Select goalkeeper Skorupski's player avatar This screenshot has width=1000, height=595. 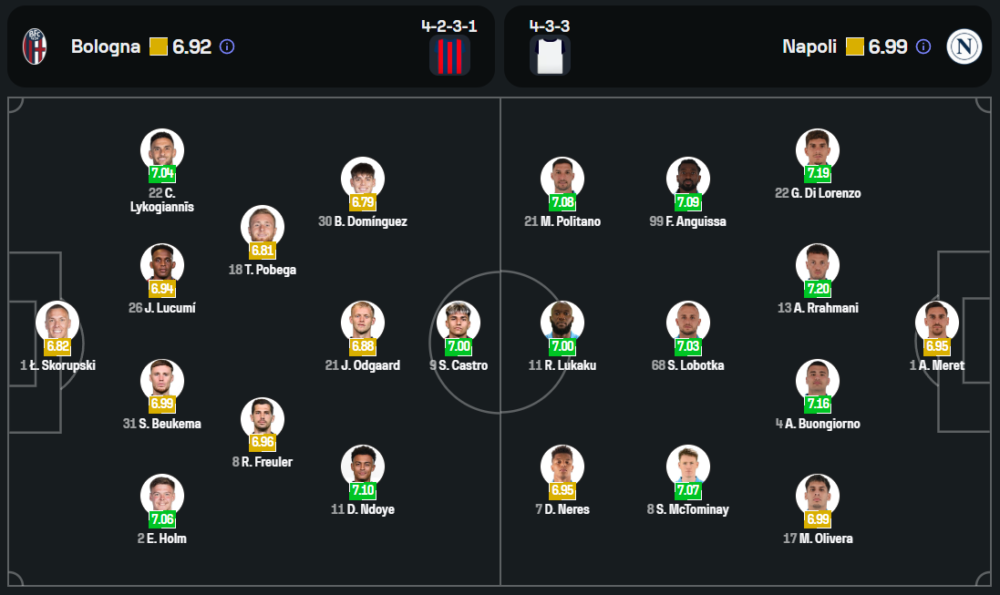(x=57, y=323)
